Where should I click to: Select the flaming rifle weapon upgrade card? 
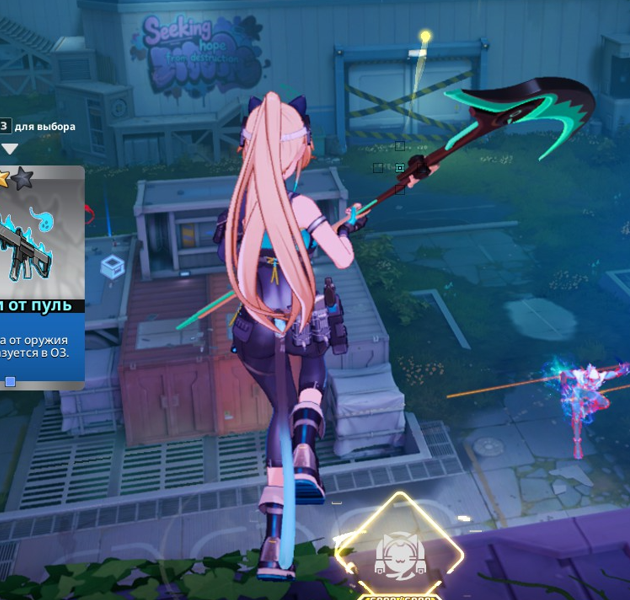(x=39, y=276)
